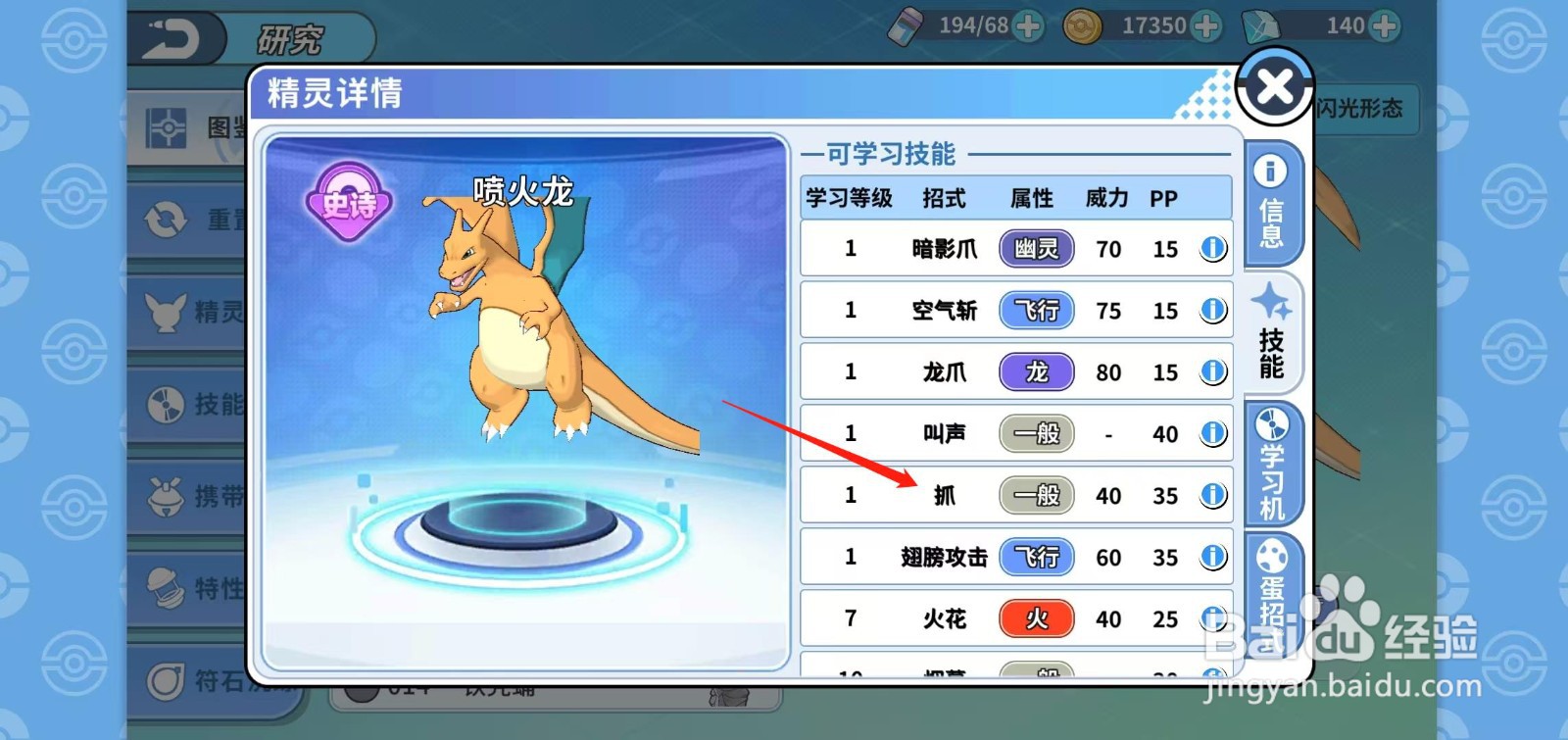
Task: Click the potion icon in resource bar
Action: [907, 25]
